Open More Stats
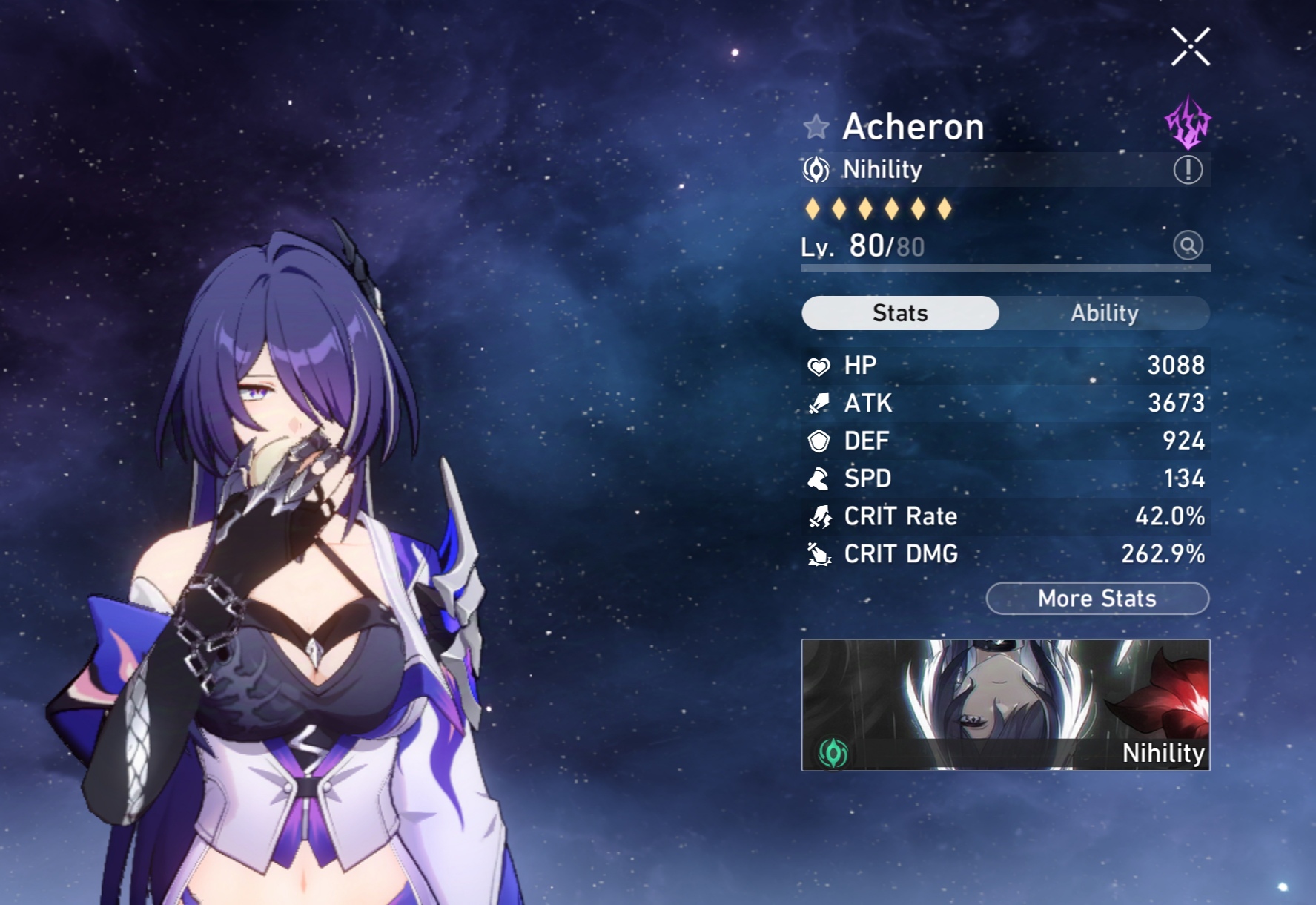1316x905 pixels. [x=1097, y=598]
